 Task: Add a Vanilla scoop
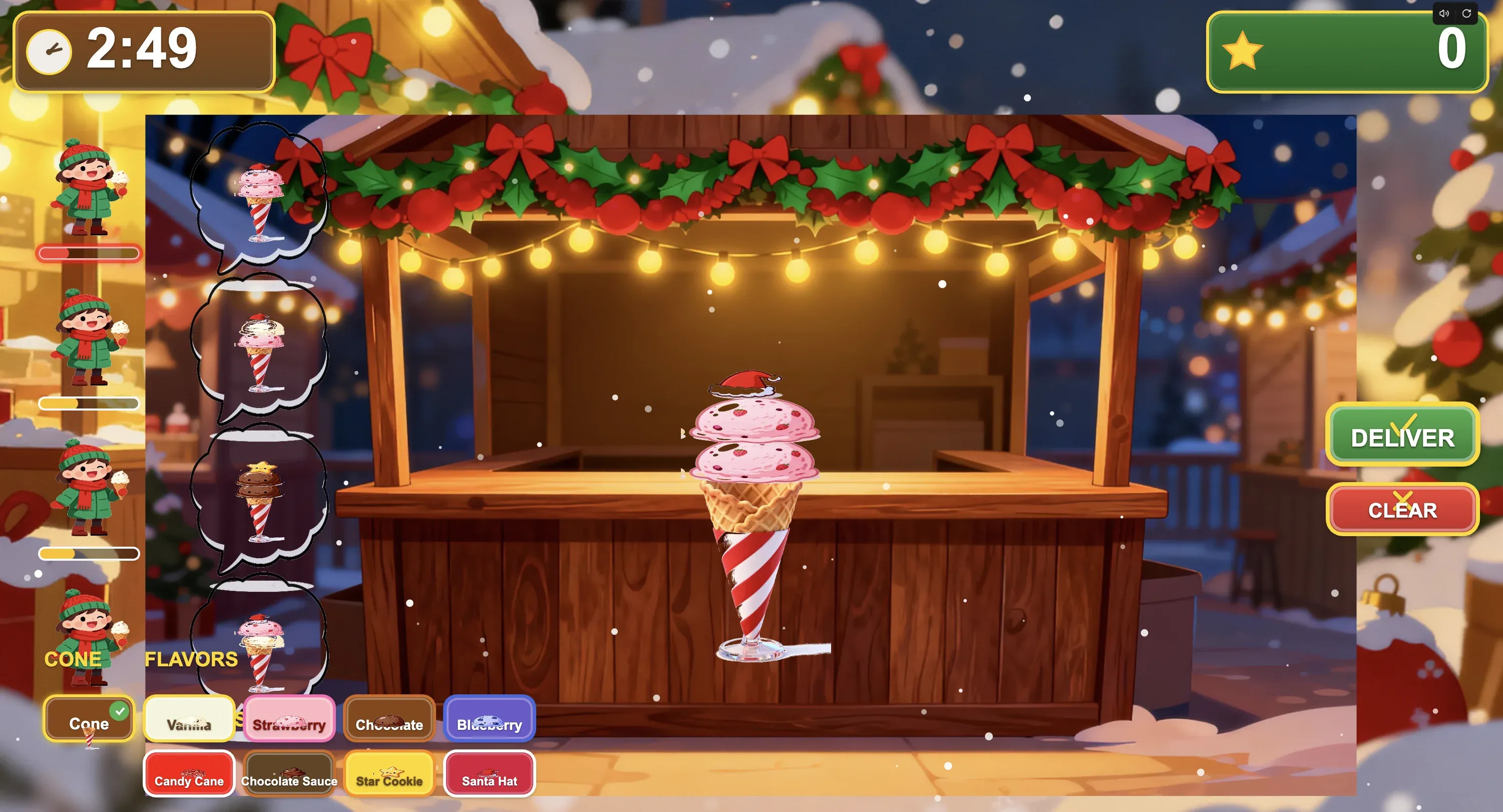(189, 720)
